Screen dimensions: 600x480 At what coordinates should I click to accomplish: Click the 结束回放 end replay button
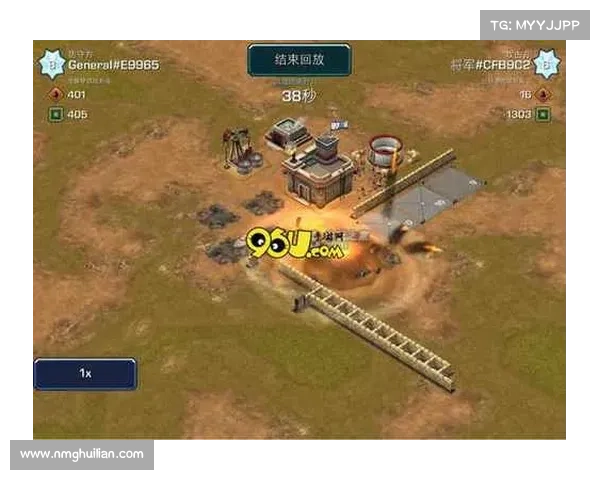(299, 60)
